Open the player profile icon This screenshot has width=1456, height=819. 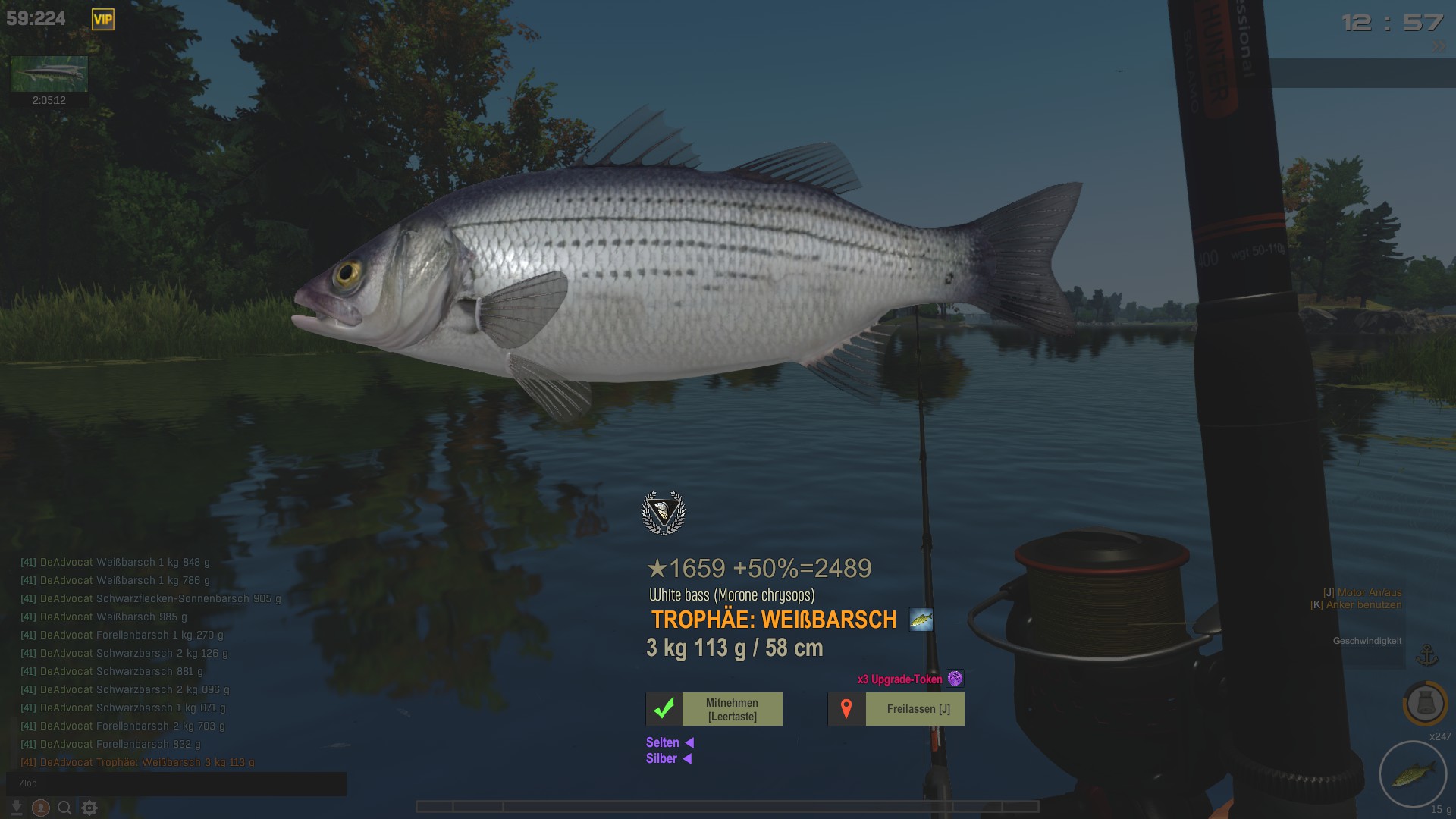click(41, 808)
